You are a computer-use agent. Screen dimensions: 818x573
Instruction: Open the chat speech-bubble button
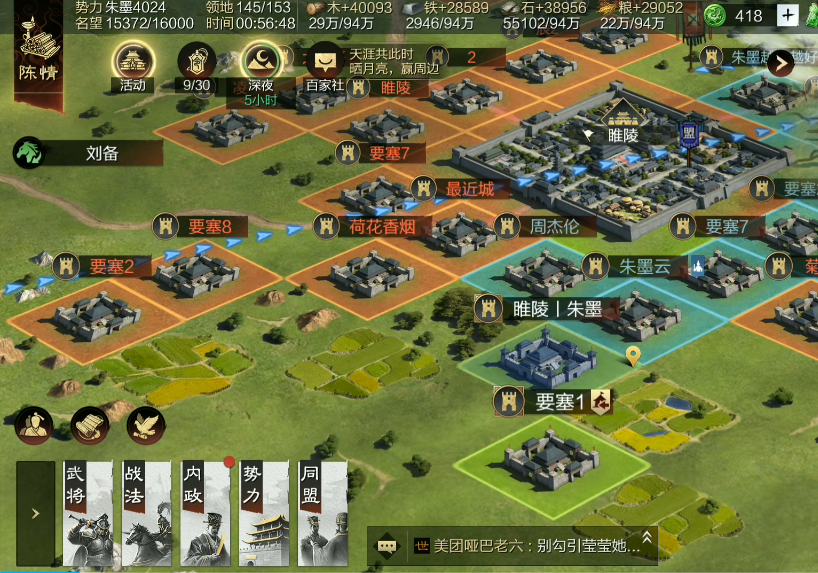(387, 547)
